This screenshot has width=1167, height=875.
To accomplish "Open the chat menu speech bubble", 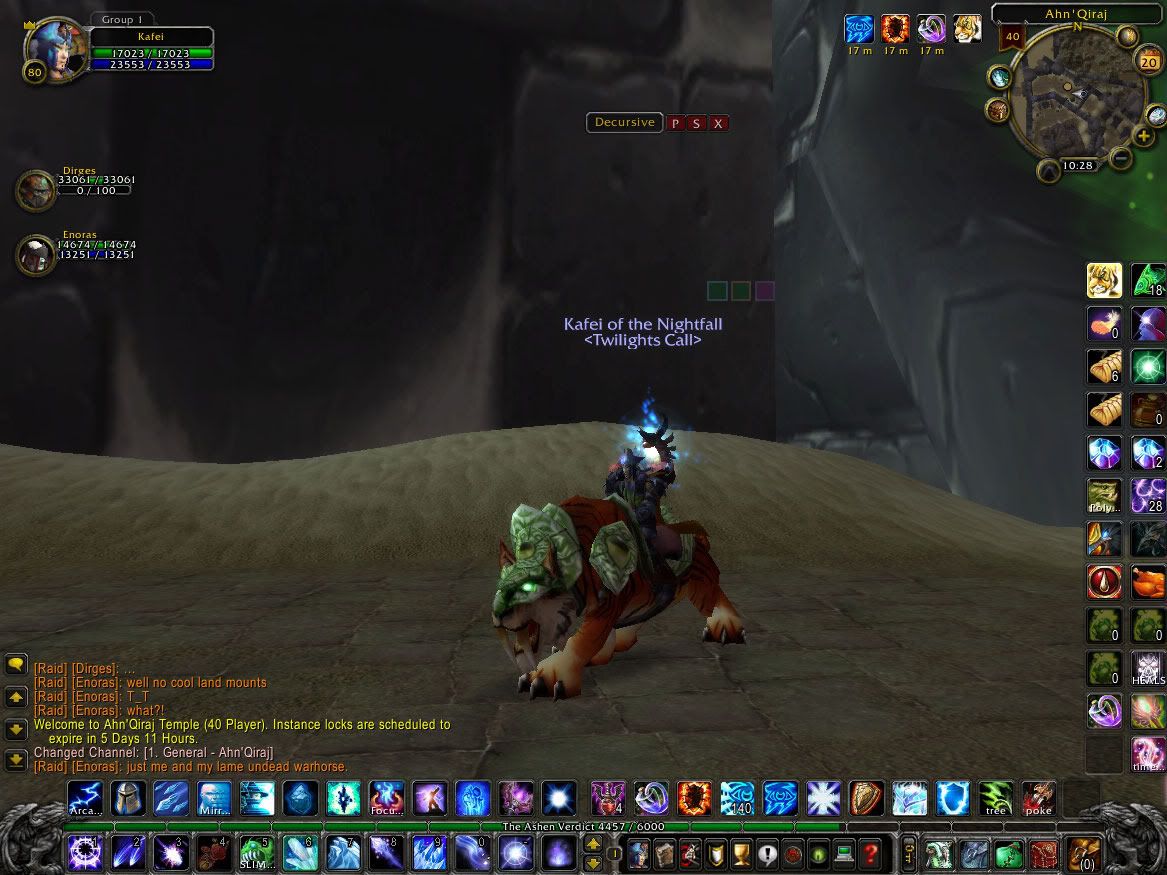I will [x=16, y=664].
